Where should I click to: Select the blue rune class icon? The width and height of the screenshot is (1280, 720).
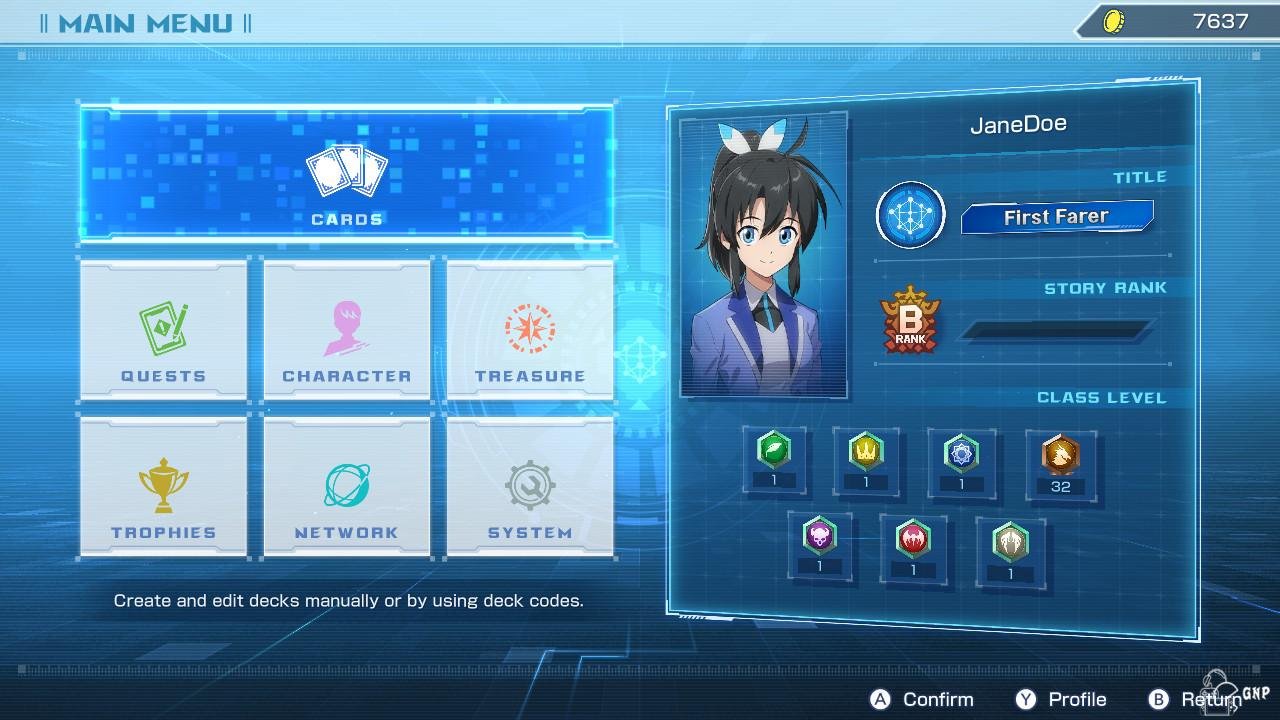click(x=961, y=453)
